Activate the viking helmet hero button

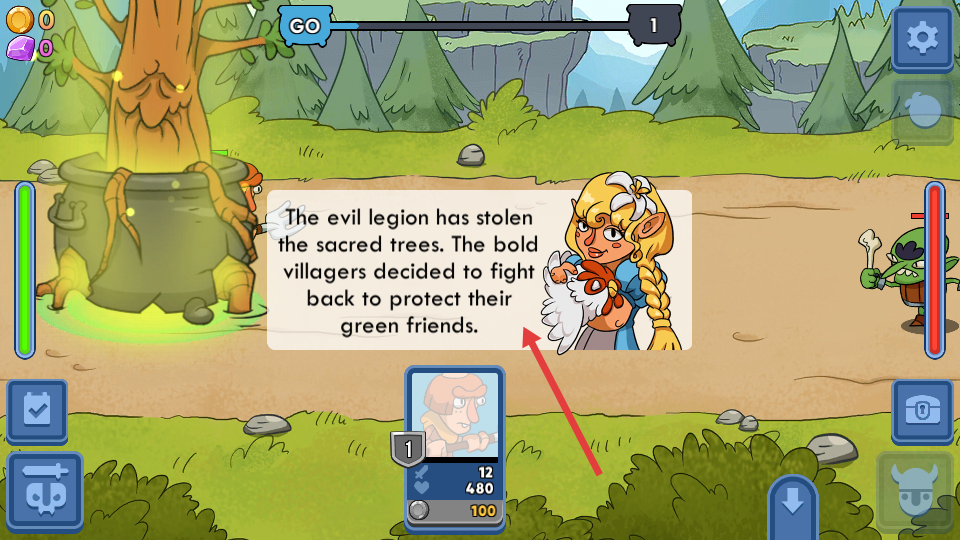[x=915, y=492]
